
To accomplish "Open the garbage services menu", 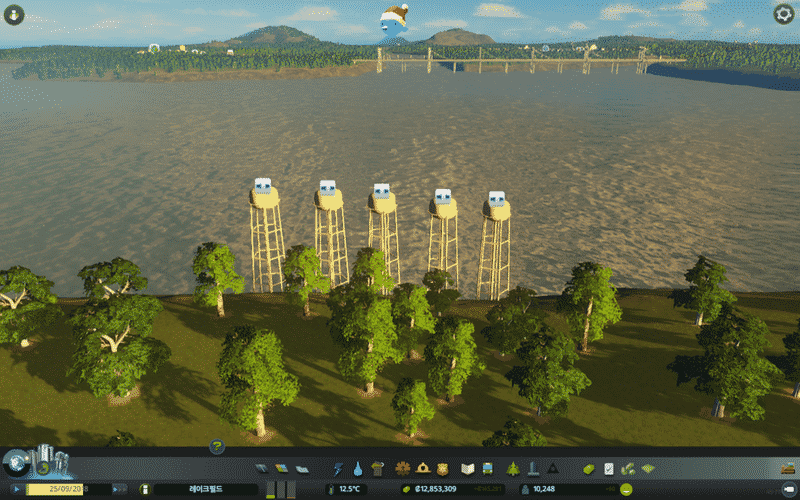I will click(377, 468).
